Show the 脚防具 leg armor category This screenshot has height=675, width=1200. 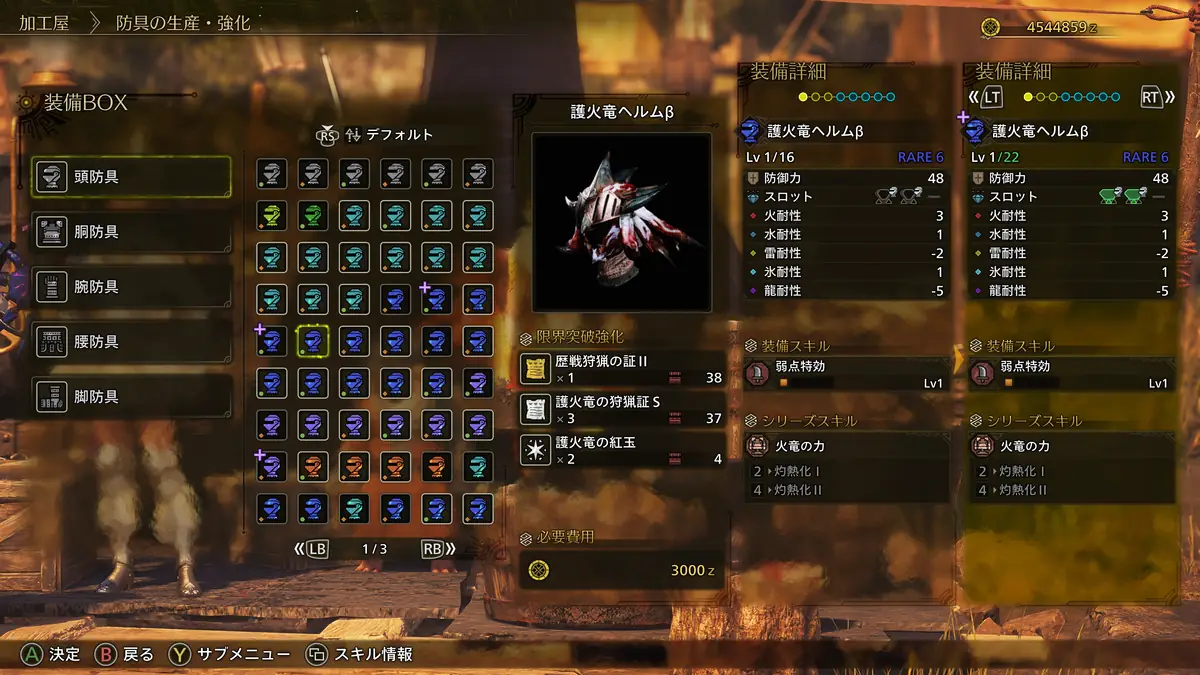coord(131,397)
